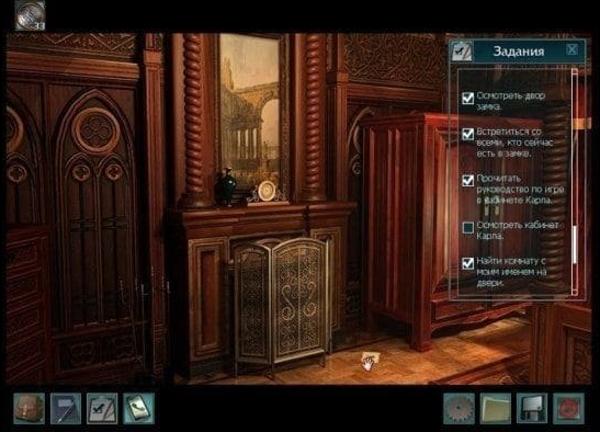Click the round magnifier icon in top corner
The width and height of the screenshot is (600, 432).
(28, 14)
